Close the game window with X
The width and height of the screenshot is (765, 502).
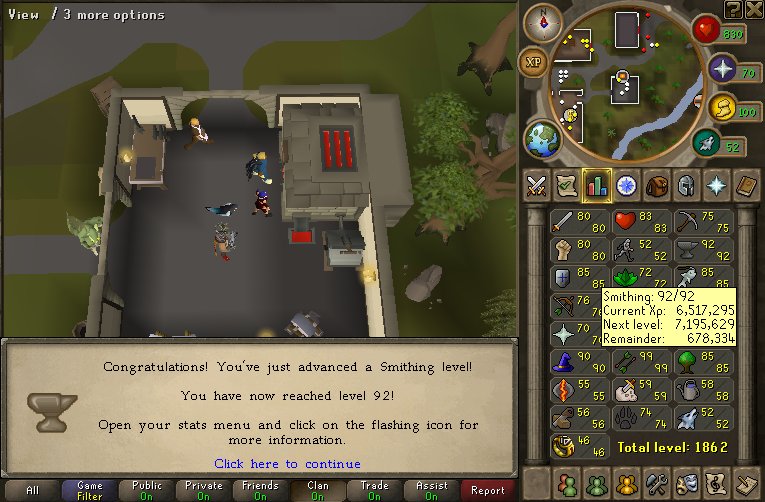click(754, 9)
